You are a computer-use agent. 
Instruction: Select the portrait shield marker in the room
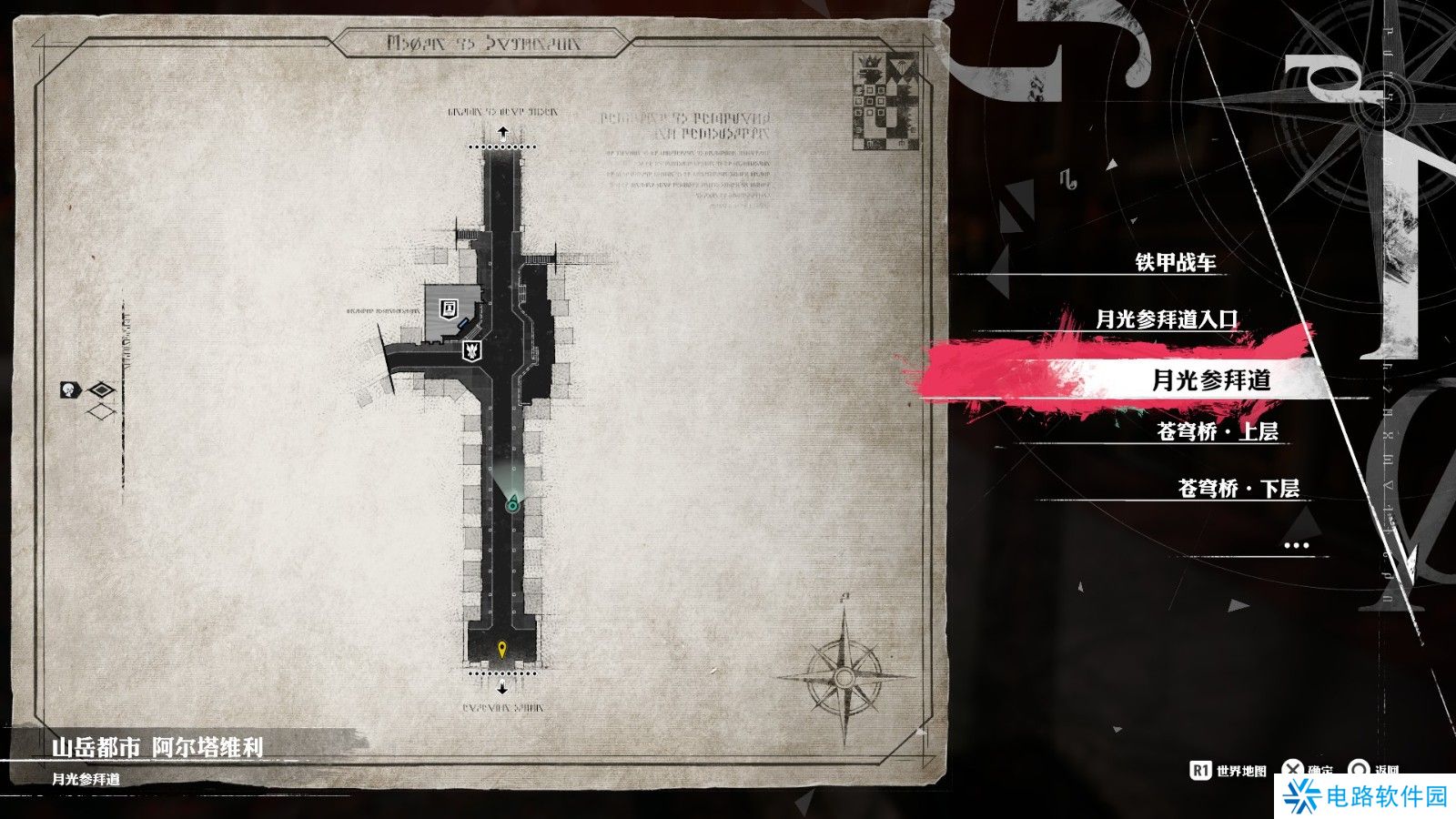(449, 308)
